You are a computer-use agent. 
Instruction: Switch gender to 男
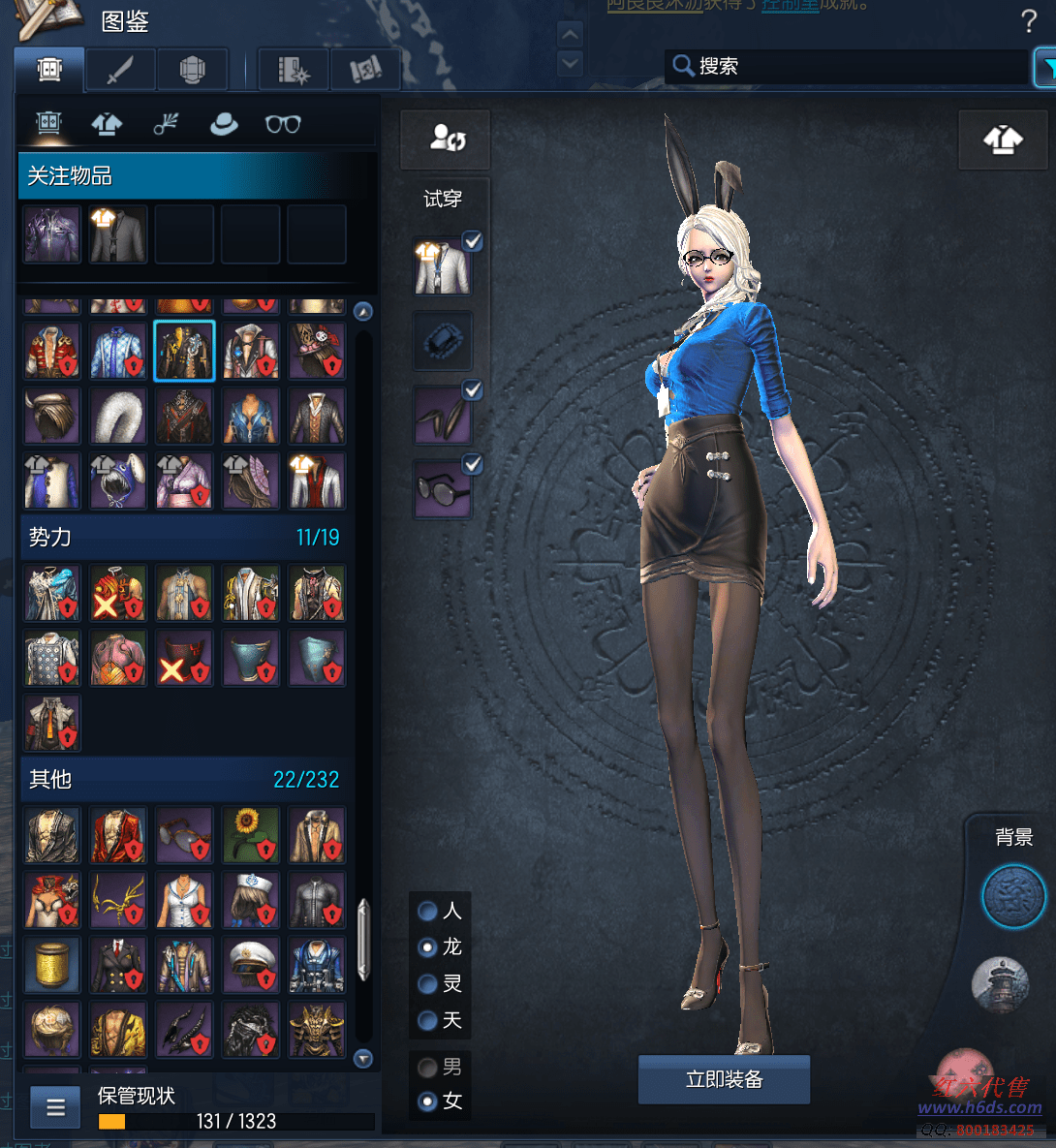427,1067
